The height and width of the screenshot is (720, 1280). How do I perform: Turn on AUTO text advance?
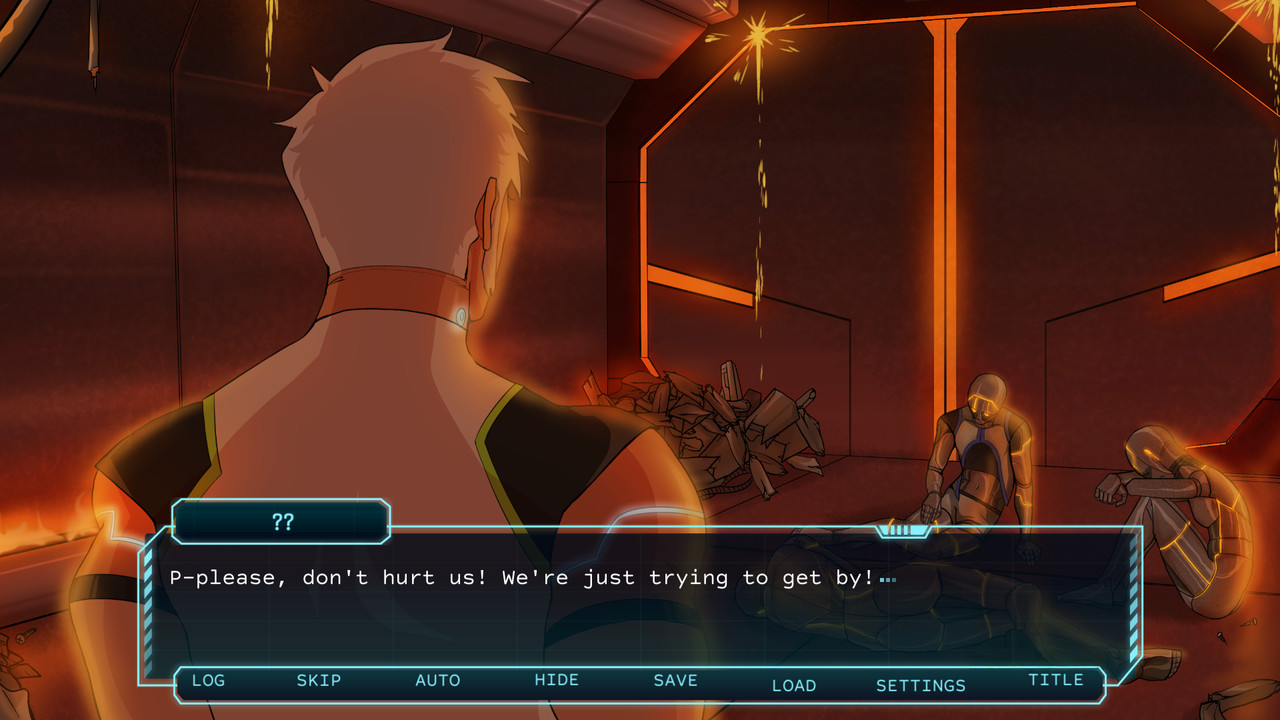click(x=438, y=680)
